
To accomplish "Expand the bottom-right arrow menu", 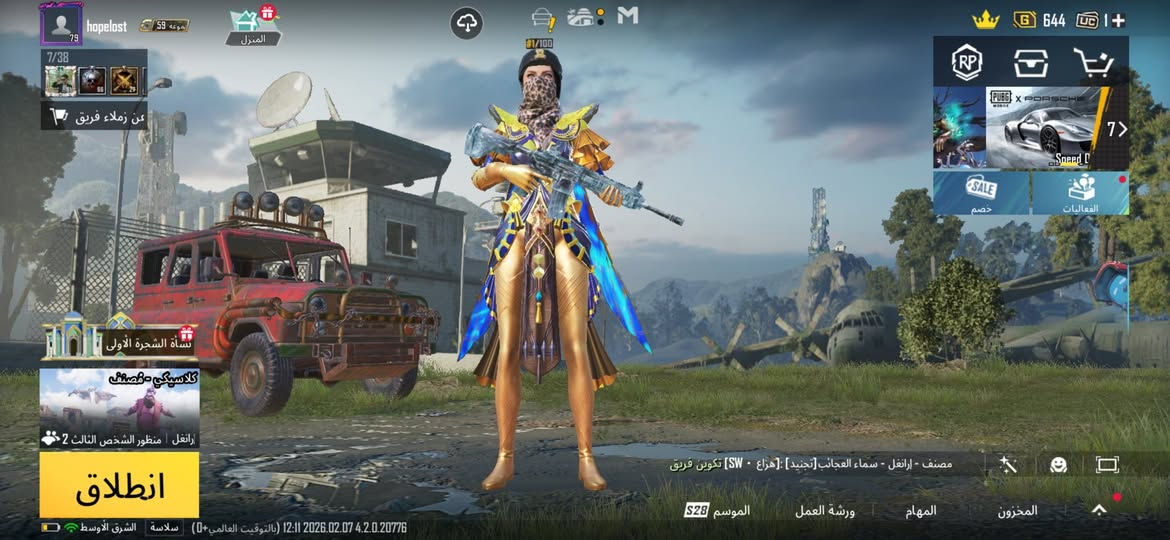I will click(x=1099, y=510).
